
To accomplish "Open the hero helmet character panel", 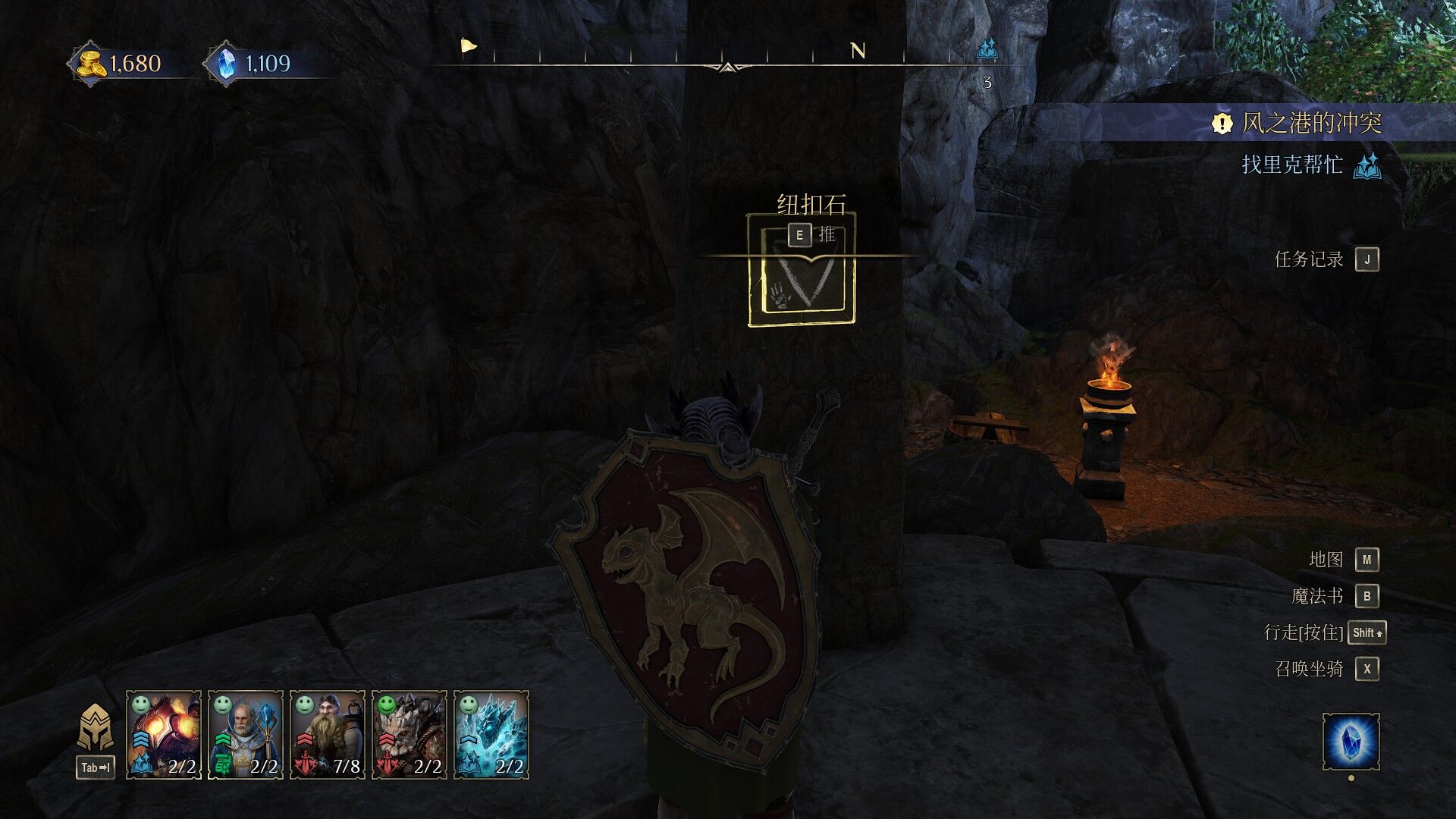I will click(96, 730).
